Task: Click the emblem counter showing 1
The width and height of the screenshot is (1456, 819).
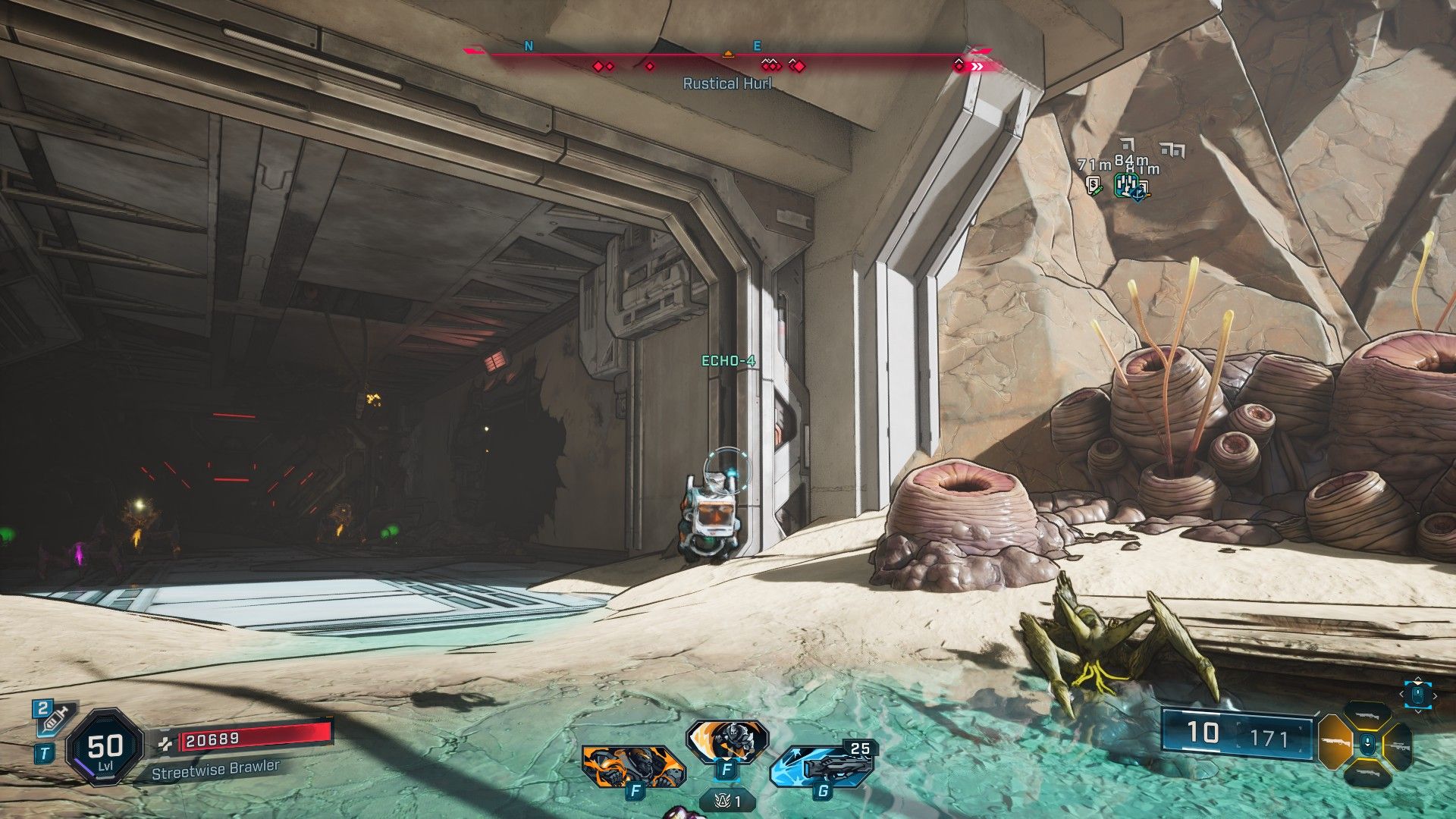Action: pyautogui.click(x=727, y=800)
